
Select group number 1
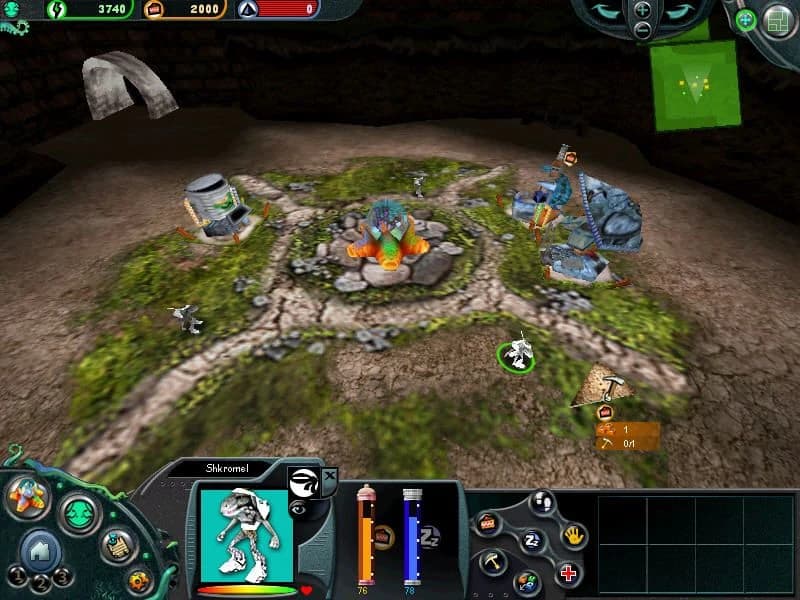[17, 576]
